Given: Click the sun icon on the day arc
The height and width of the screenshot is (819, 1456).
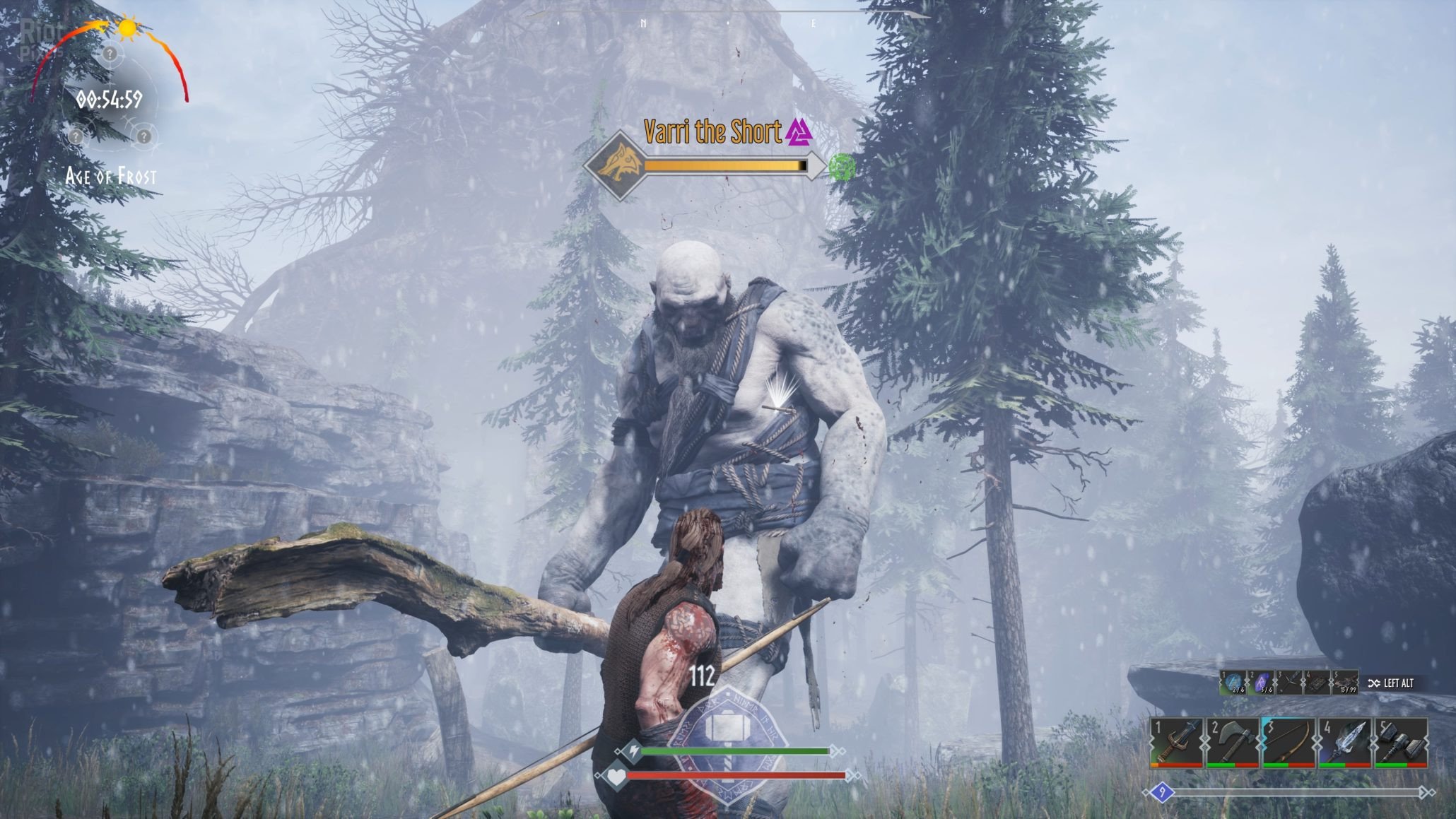Looking at the screenshot, I should 127,28.
